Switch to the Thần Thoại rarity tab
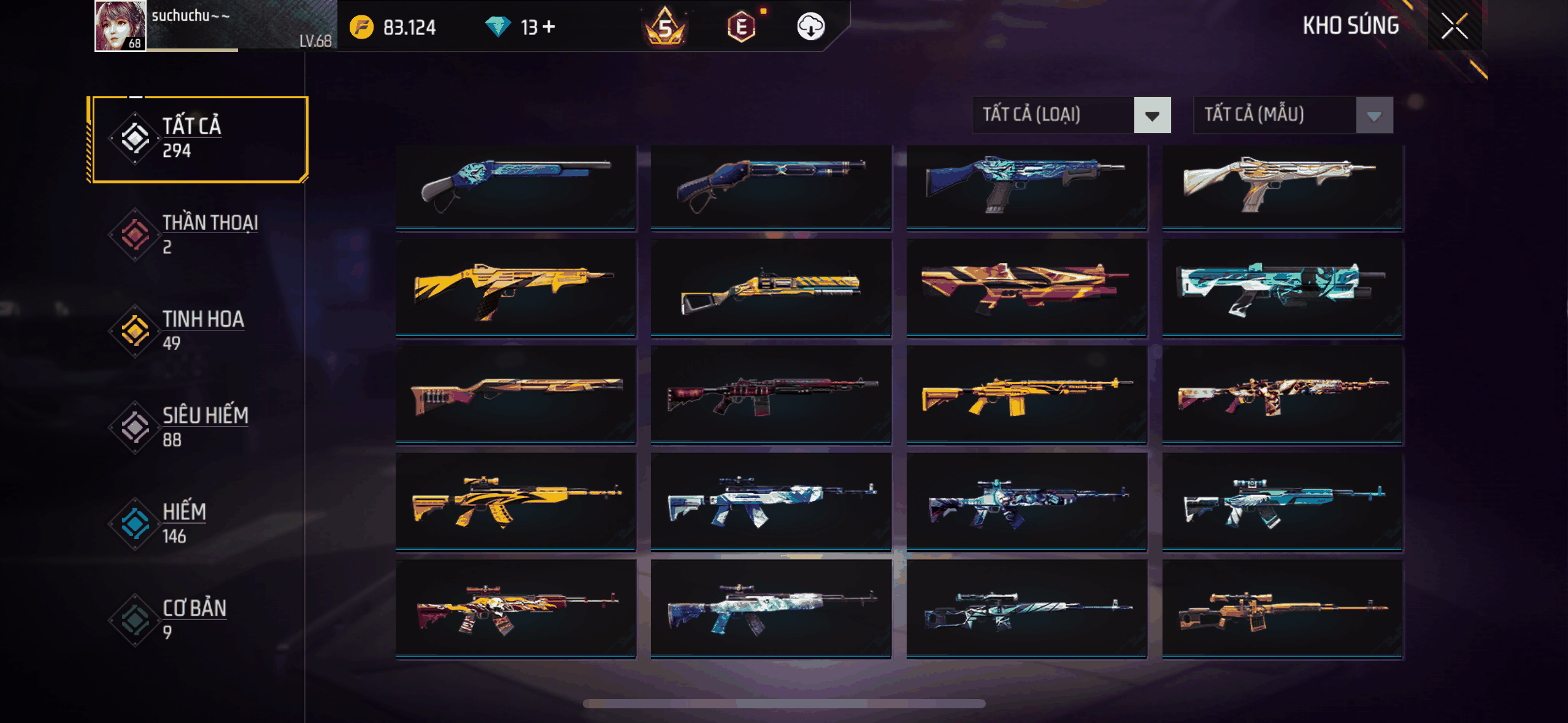The height and width of the screenshot is (723, 1568). (198, 235)
